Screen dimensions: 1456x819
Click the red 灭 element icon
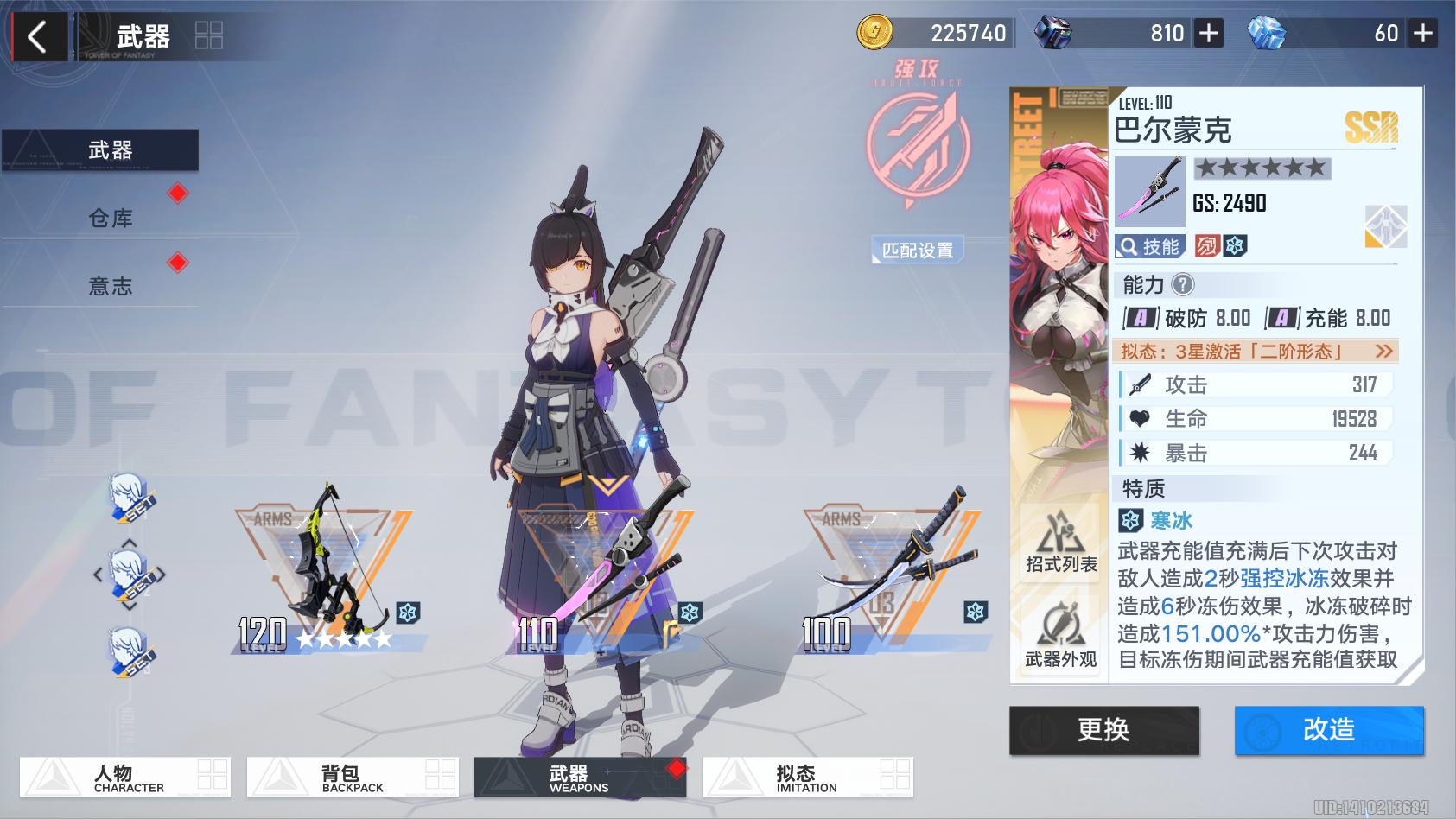[1206, 246]
